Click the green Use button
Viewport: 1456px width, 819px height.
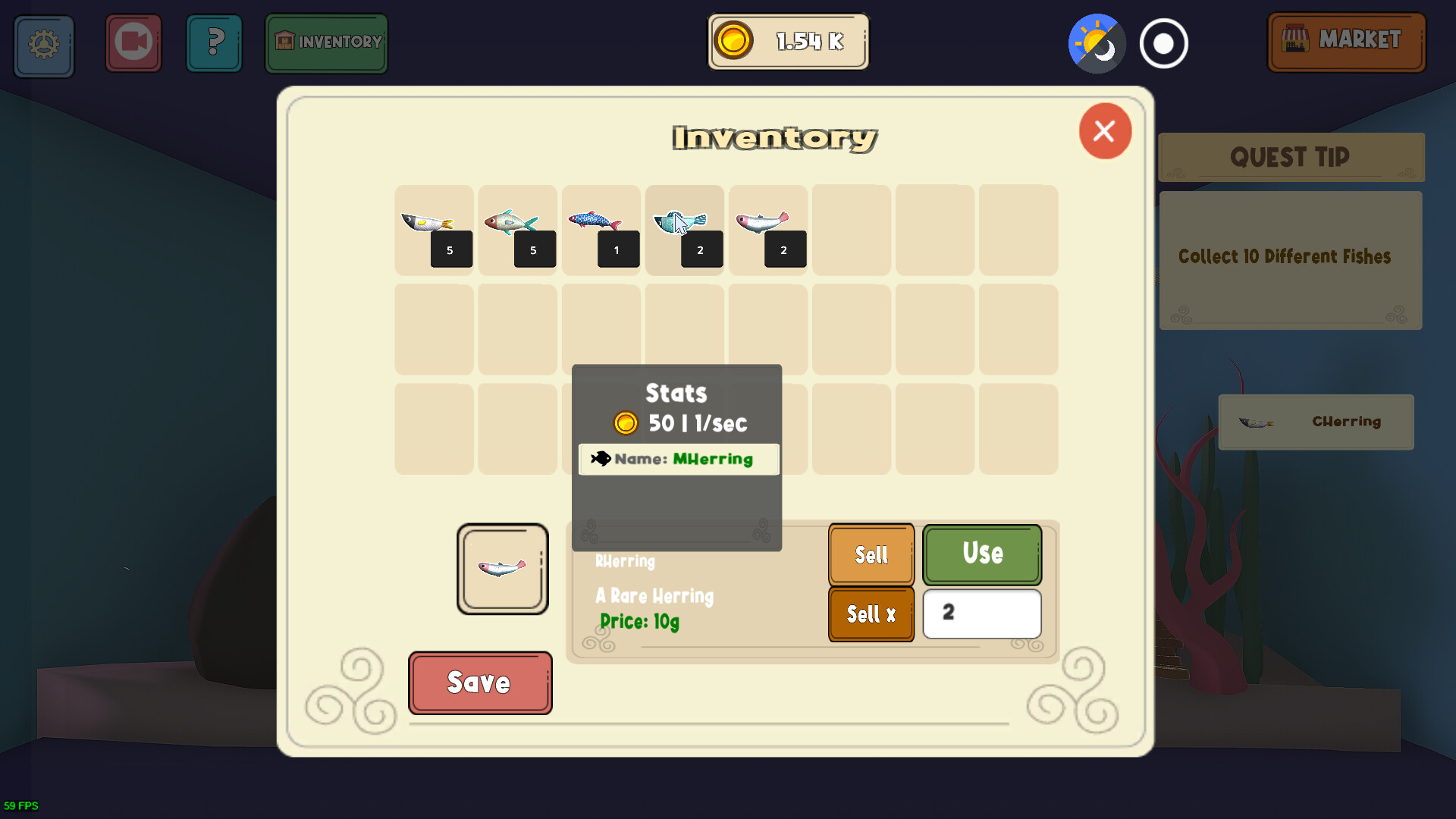(981, 554)
